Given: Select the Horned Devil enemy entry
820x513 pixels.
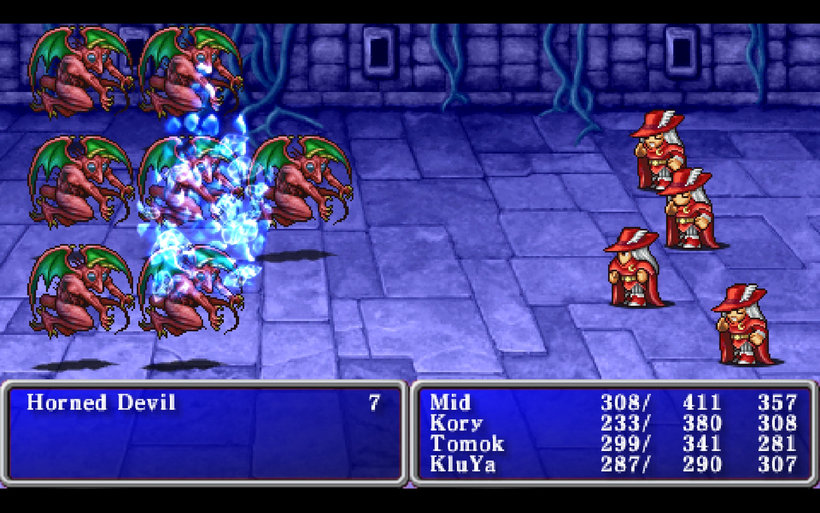Looking at the screenshot, I should click(101, 403).
